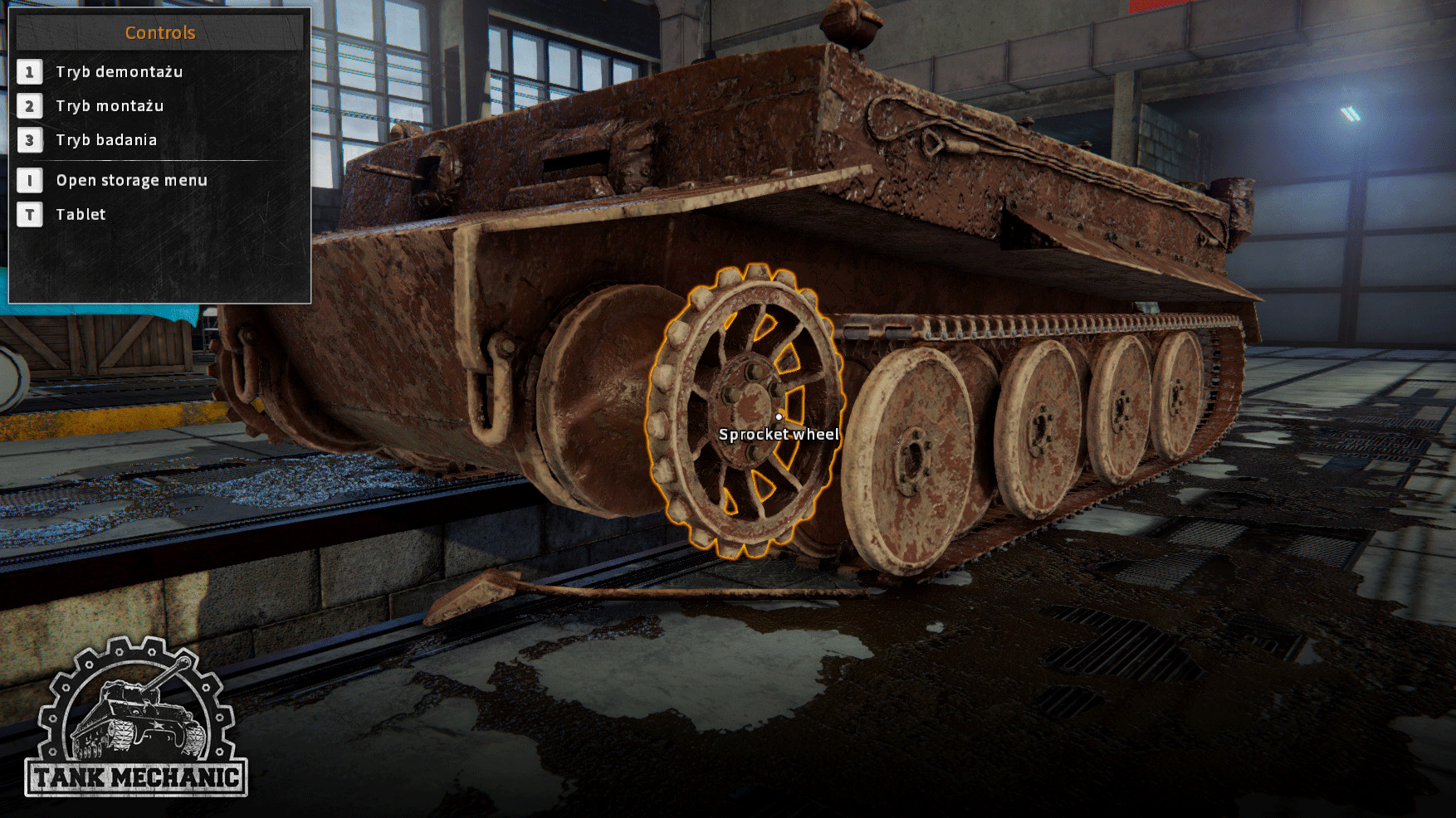The width and height of the screenshot is (1456, 818).
Task: Click the 'I' key icon for storage menu
Action: tap(31, 180)
